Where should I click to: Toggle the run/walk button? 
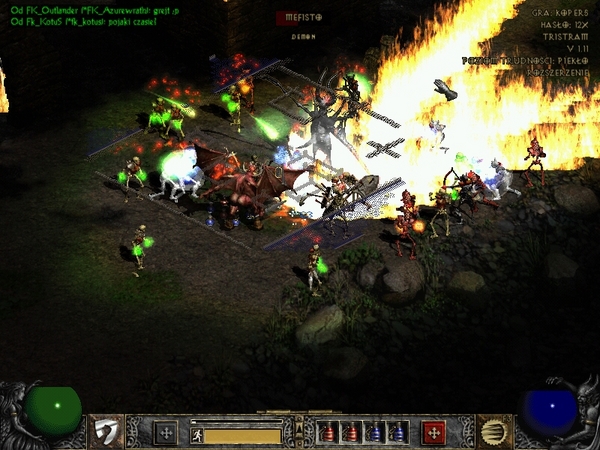coord(197,435)
